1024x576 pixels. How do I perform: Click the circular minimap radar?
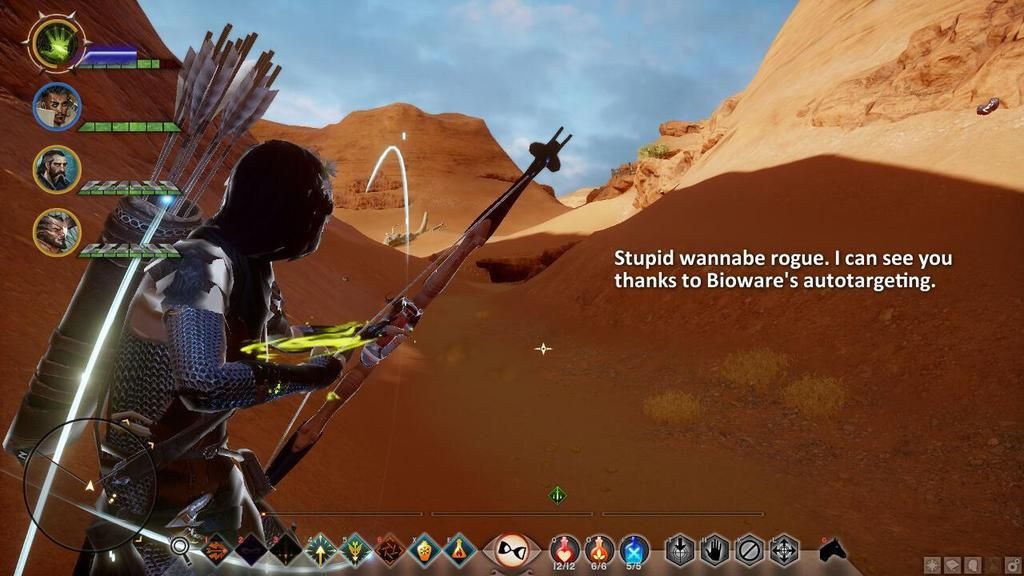[x=89, y=485]
